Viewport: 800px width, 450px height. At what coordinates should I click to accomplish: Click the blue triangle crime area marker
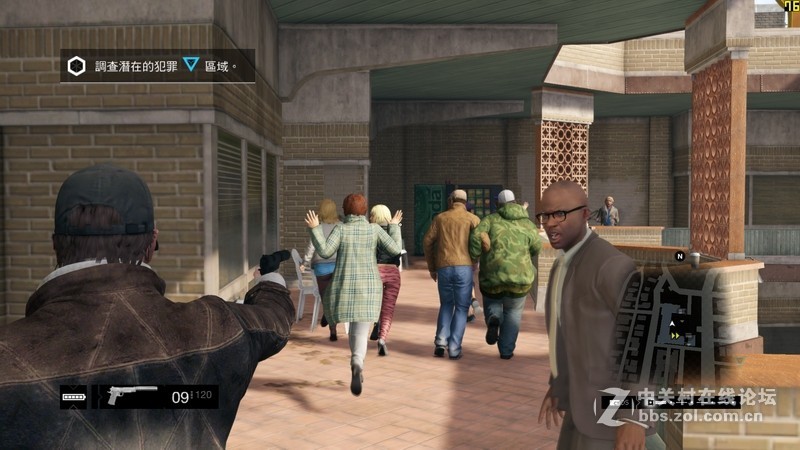[190, 65]
